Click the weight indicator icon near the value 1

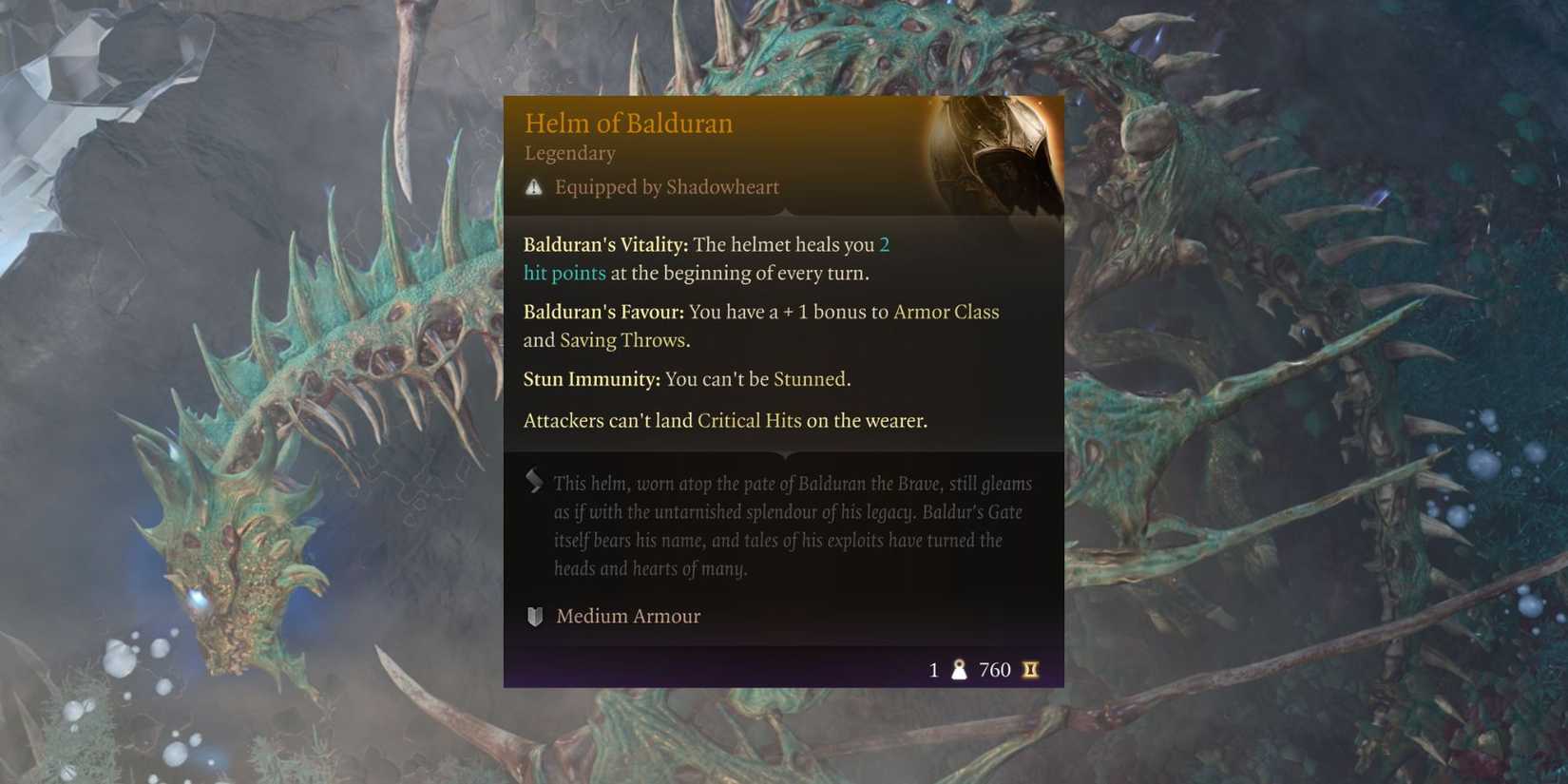click(960, 670)
